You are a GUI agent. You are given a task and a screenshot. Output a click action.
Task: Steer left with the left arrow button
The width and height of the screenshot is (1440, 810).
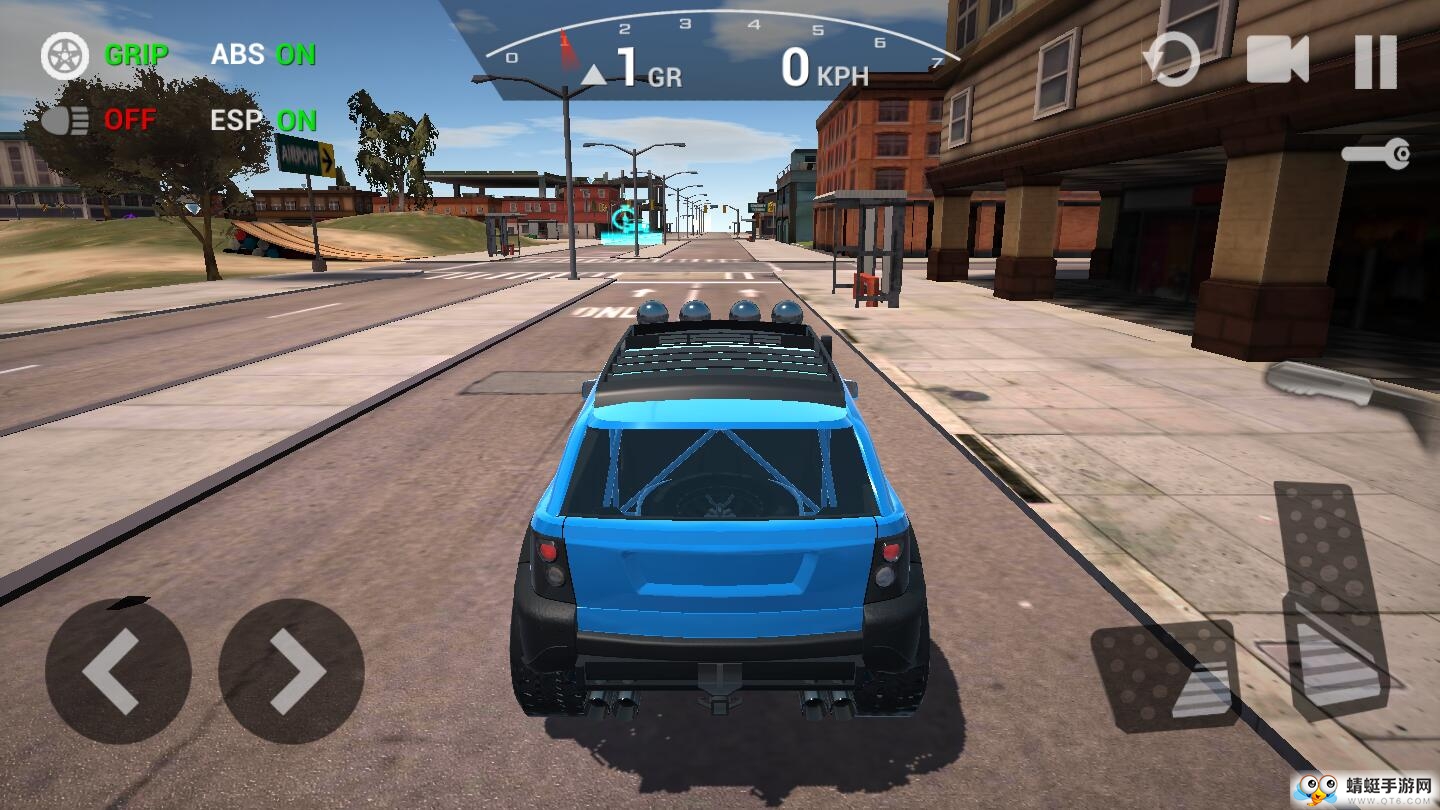[x=117, y=671]
